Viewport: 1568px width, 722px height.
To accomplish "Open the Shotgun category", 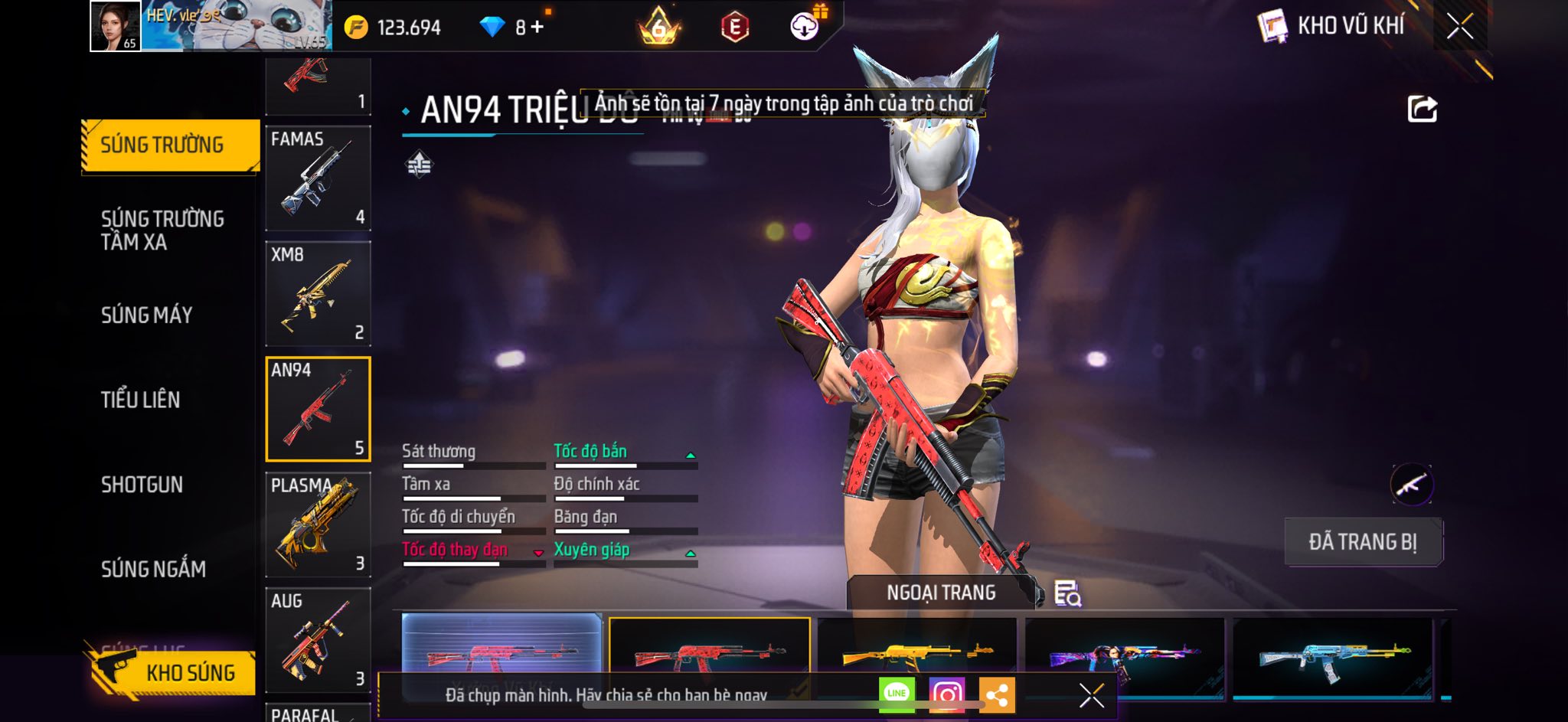I will pyautogui.click(x=142, y=485).
